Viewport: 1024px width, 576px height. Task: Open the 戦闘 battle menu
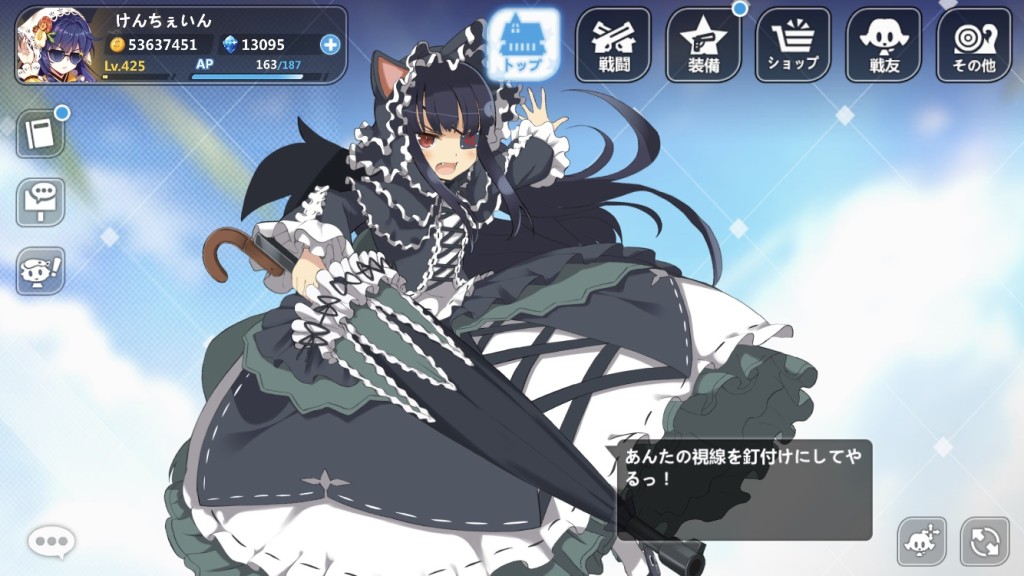click(613, 44)
